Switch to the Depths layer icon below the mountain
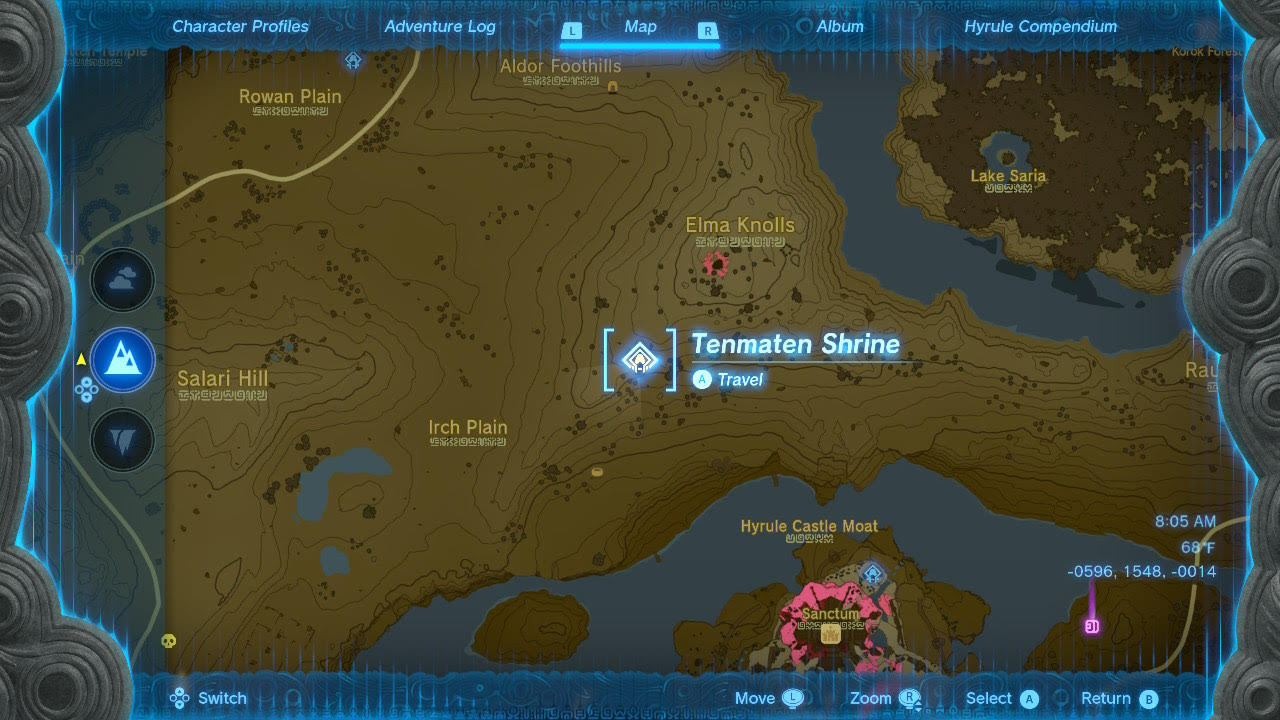The width and height of the screenshot is (1280, 720). tap(122, 440)
